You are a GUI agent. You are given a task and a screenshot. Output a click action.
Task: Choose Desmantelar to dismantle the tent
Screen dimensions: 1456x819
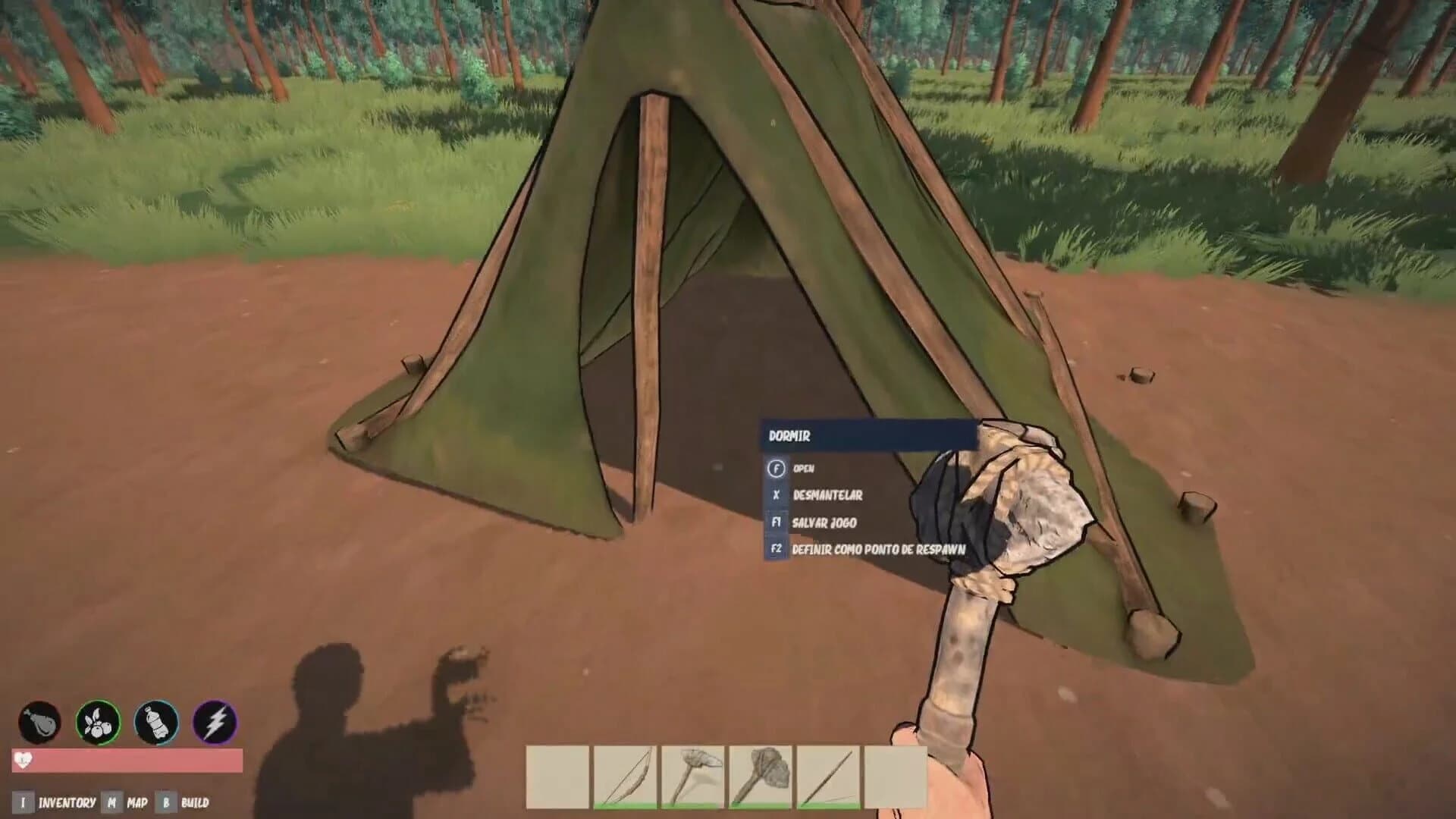pyautogui.click(x=827, y=496)
